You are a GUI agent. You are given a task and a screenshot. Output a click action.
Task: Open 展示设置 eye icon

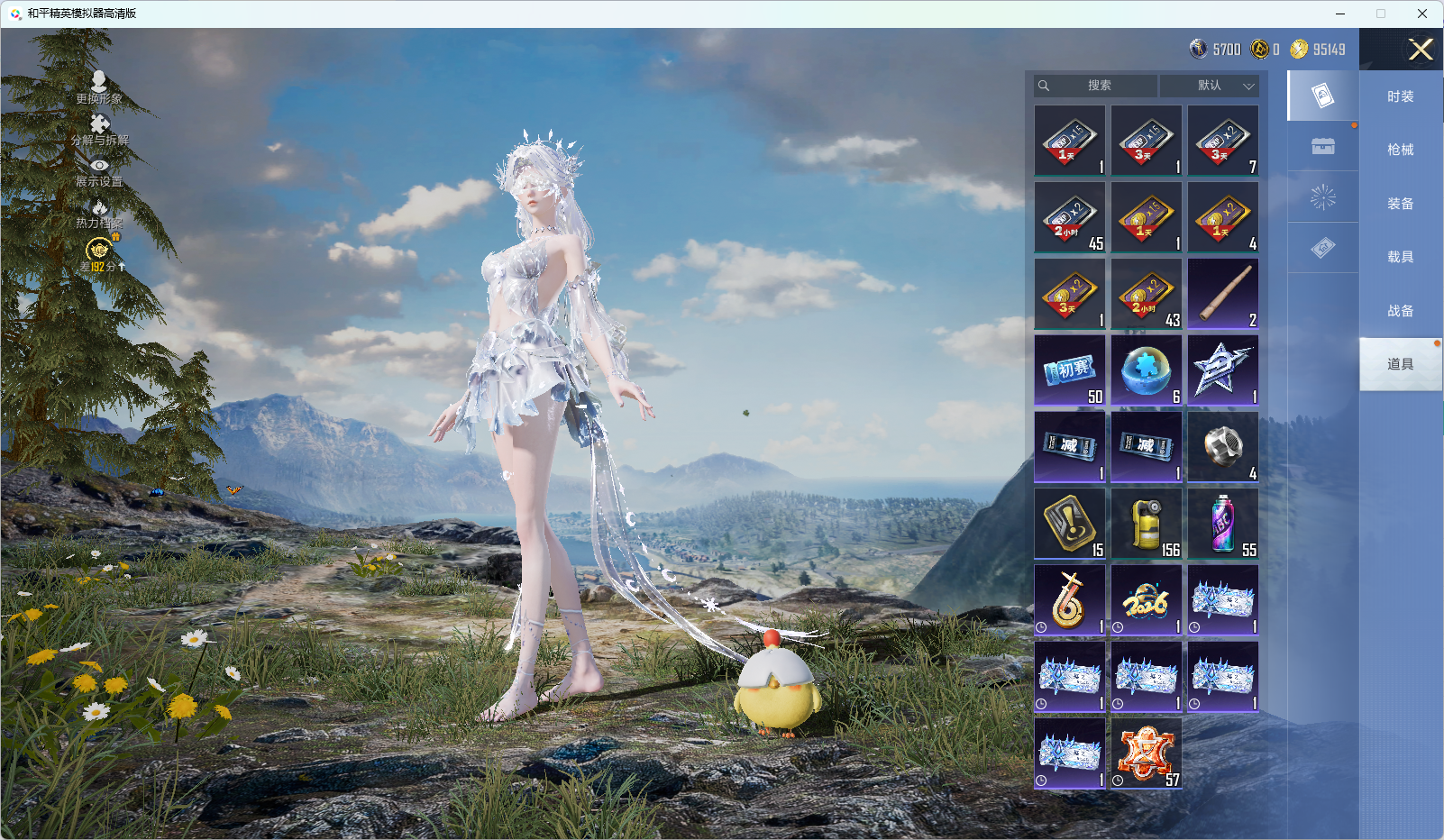coord(99,171)
